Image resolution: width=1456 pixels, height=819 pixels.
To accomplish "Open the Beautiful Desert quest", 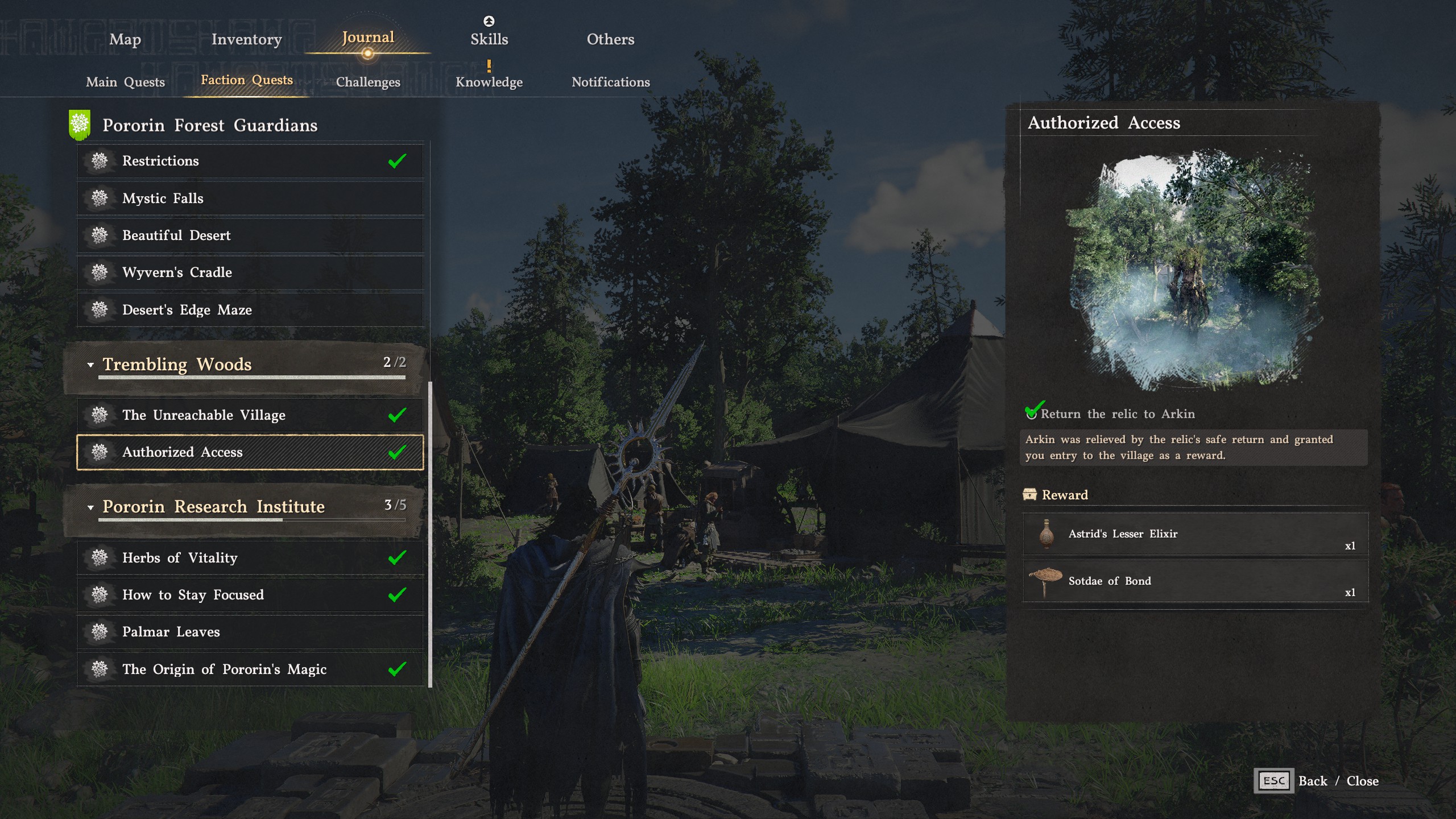I will pyautogui.click(x=250, y=235).
